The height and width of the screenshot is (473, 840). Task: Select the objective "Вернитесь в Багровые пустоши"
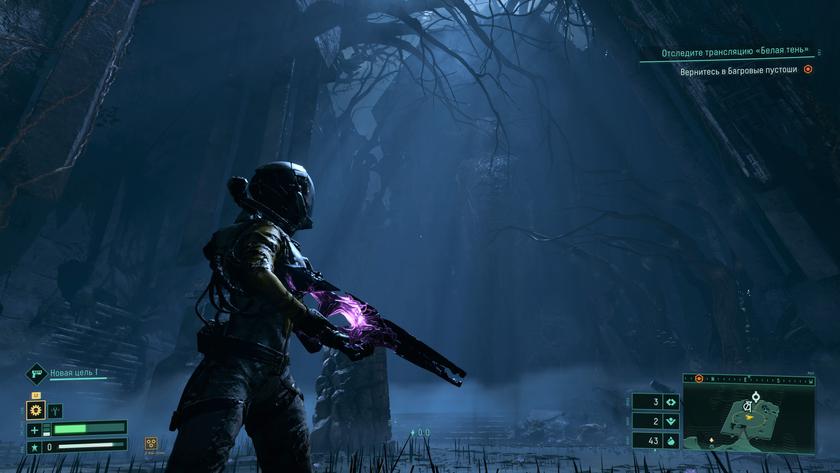coord(741,70)
